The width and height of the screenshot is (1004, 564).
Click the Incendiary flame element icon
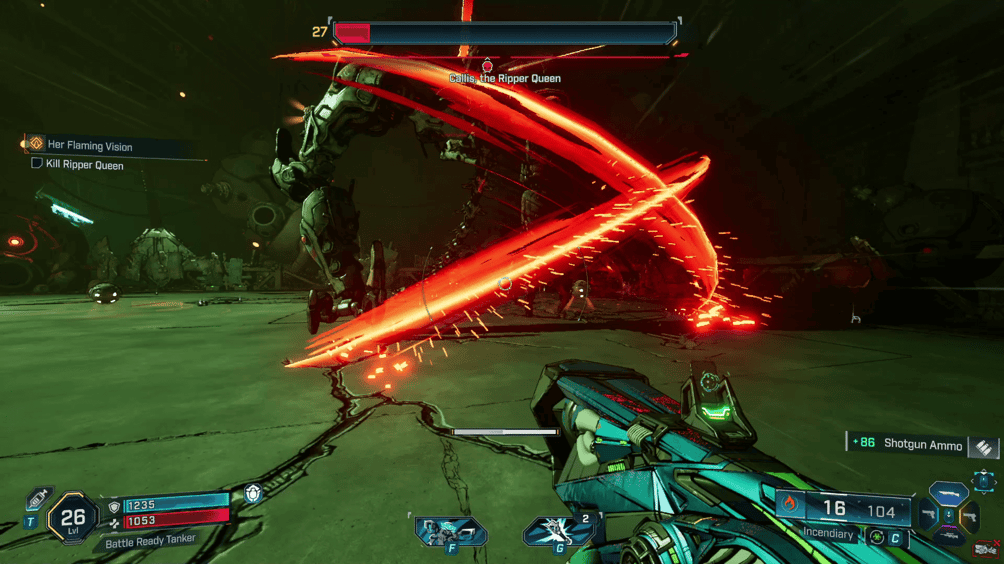click(790, 505)
